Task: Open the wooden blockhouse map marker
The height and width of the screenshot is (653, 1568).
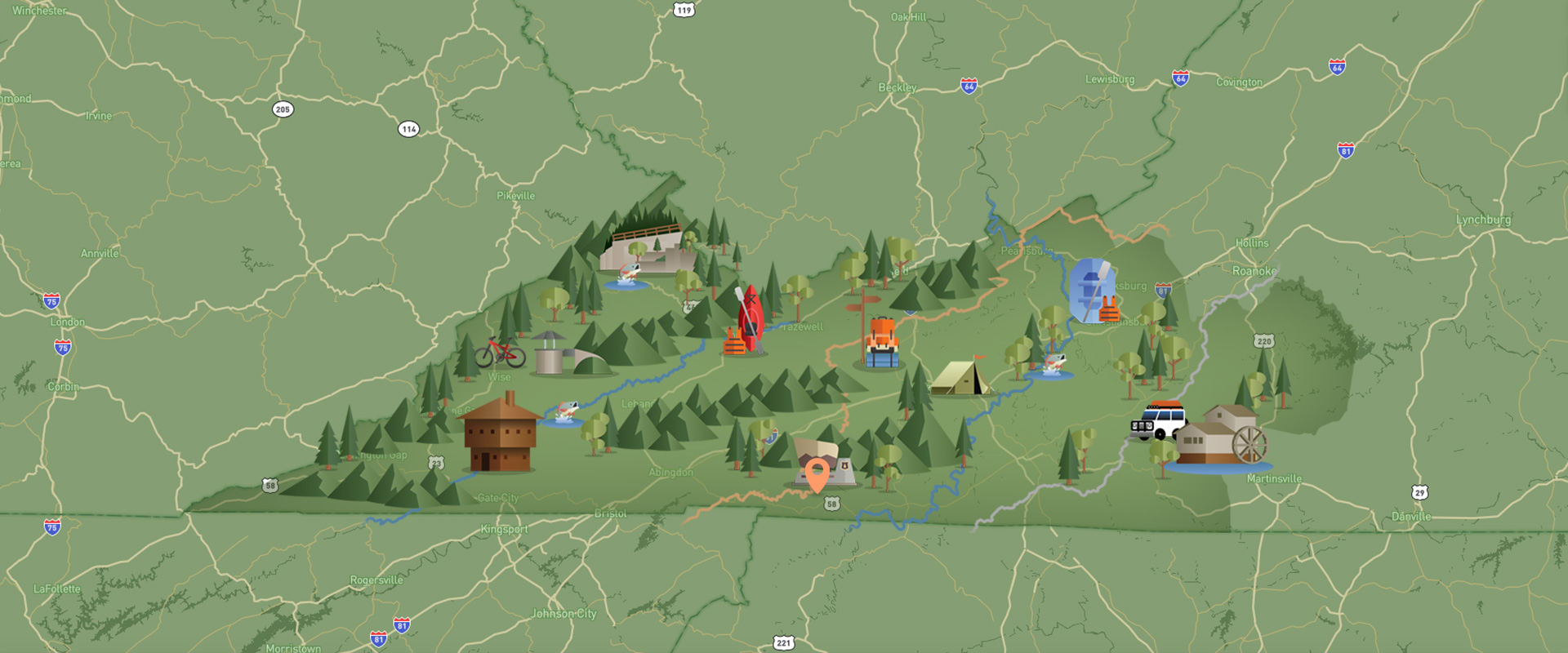Action: (x=500, y=433)
